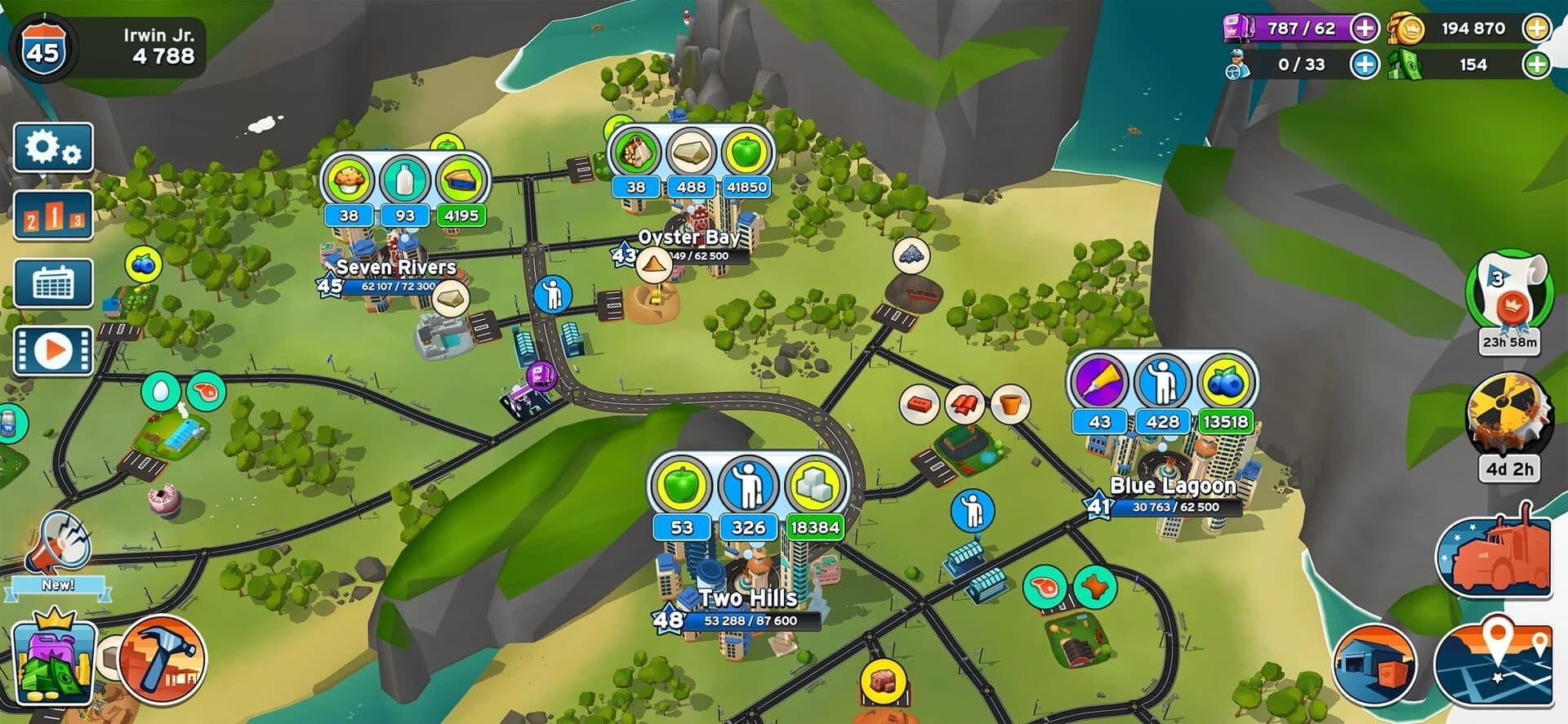1568x724 pixels.
Task: Open the settings menu
Action: (x=54, y=149)
